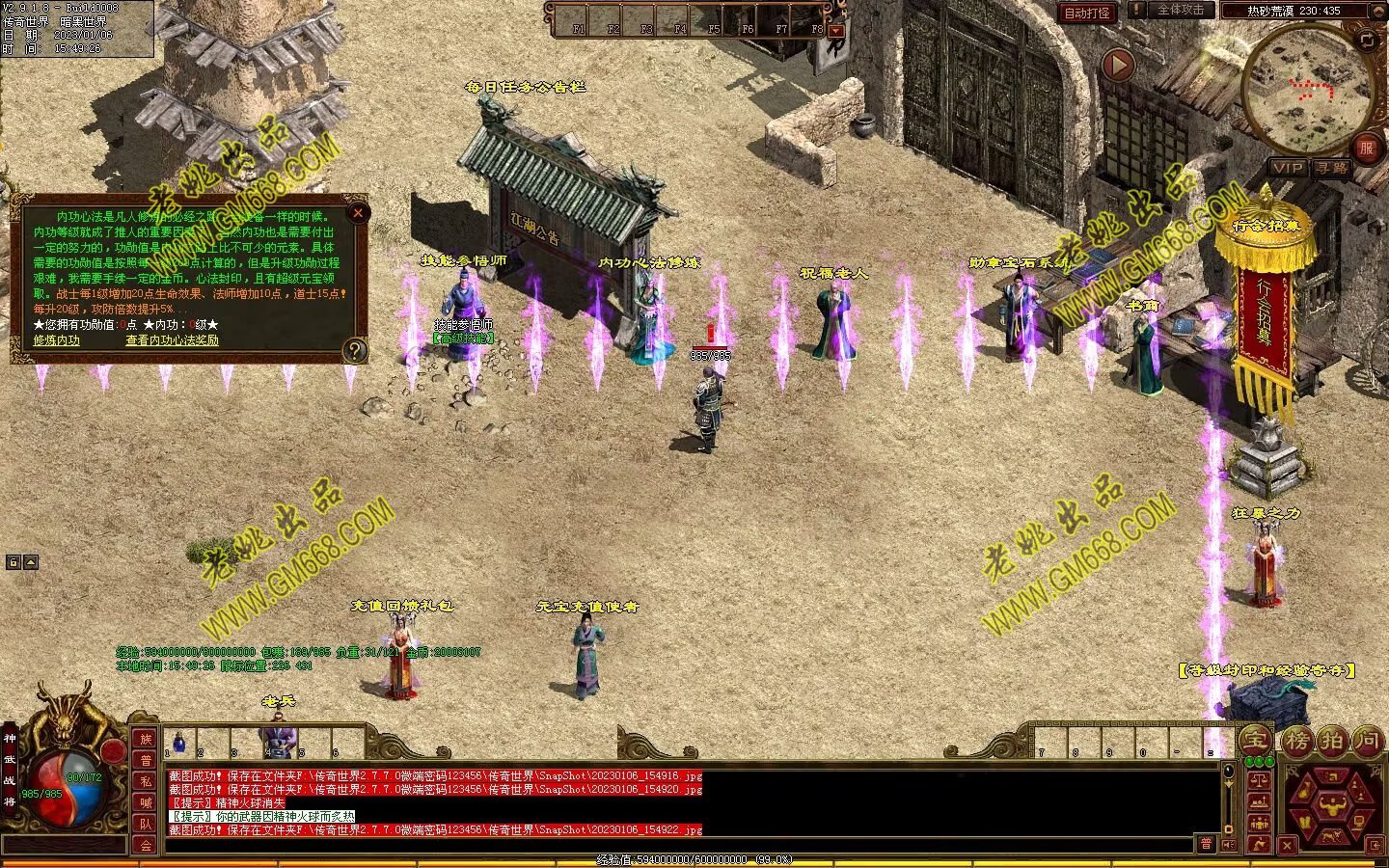Click the question mark help button
Viewport: 1389px width, 868px height.
coord(355,350)
